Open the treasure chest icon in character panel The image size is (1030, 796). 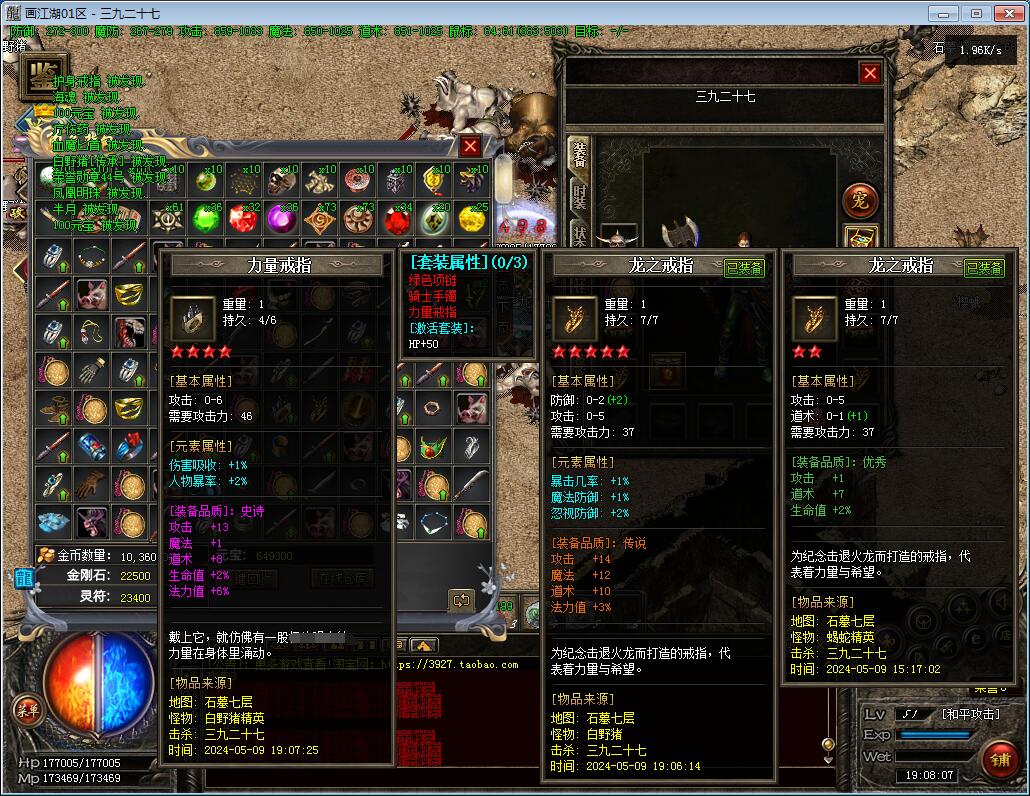click(860, 240)
